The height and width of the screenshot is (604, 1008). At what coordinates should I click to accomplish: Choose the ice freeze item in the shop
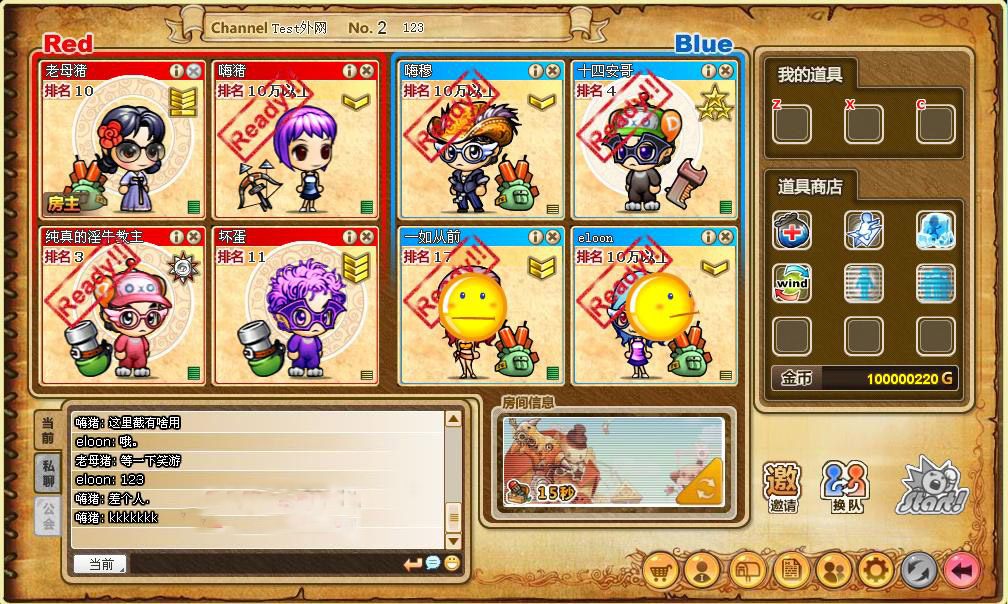coord(935,231)
